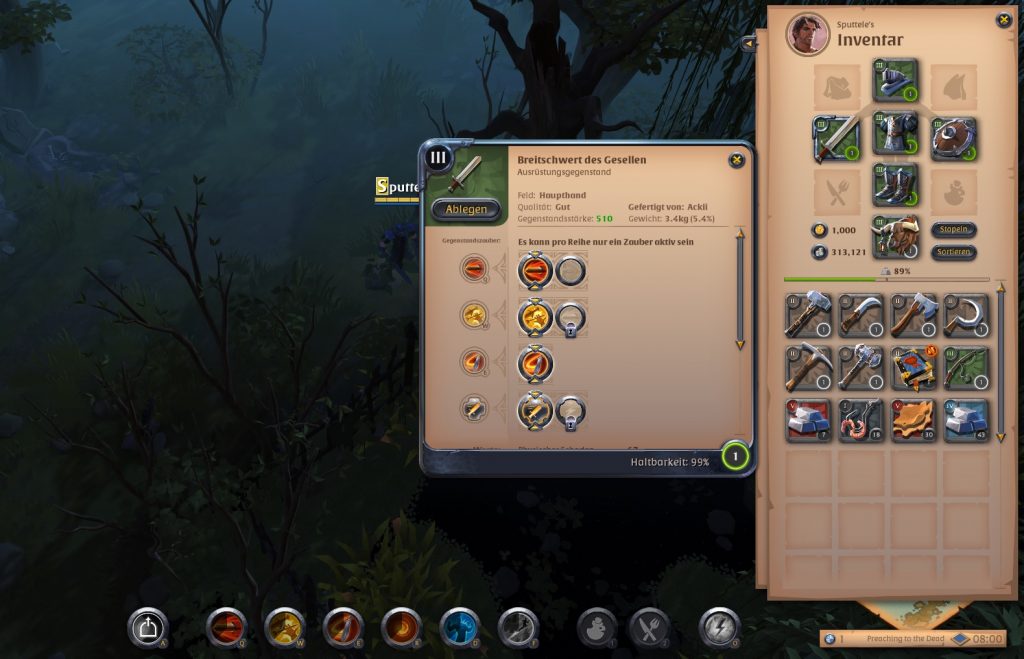Select the spellbook item in inventory
The width and height of the screenshot is (1024, 659).
point(914,367)
